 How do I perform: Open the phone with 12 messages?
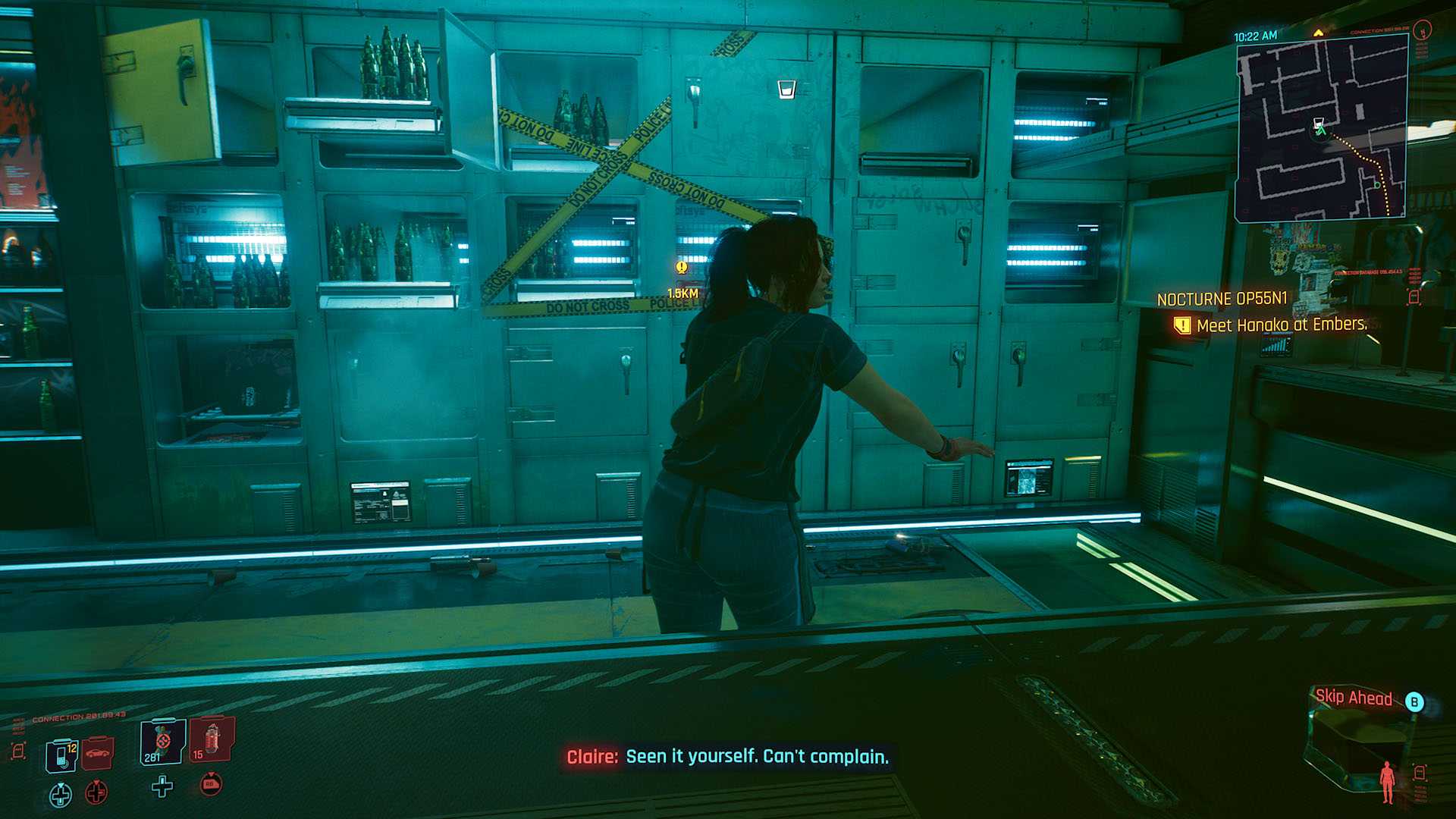pos(61,755)
